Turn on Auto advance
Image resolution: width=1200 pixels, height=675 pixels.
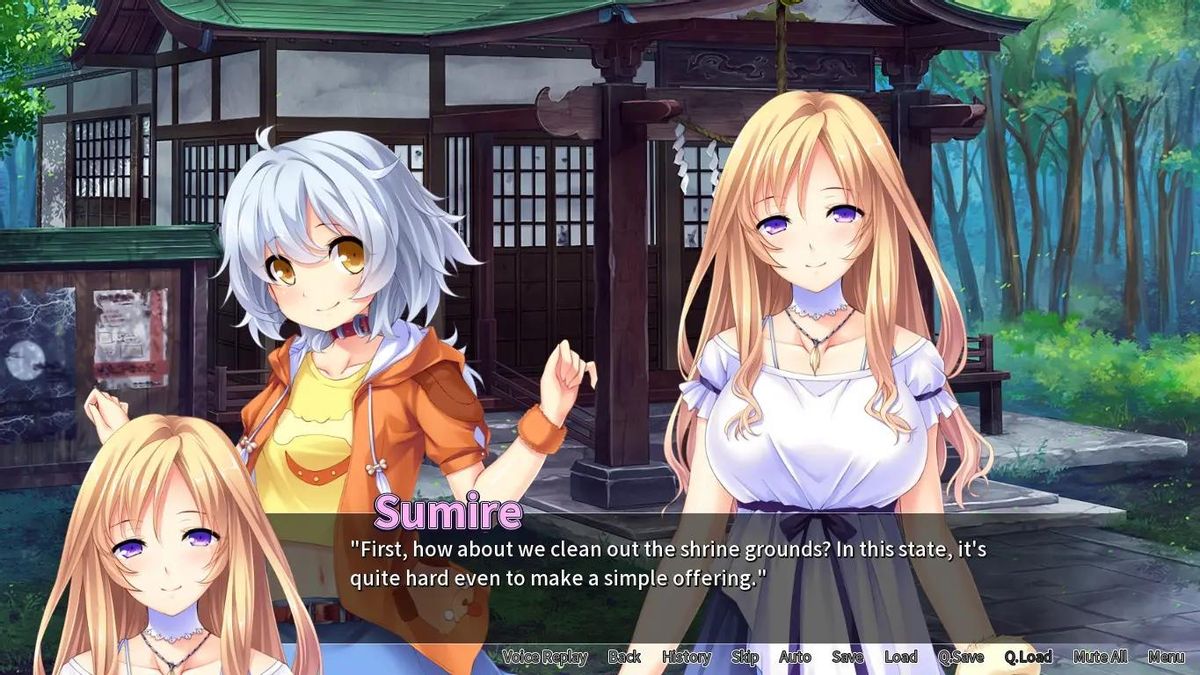coord(795,657)
